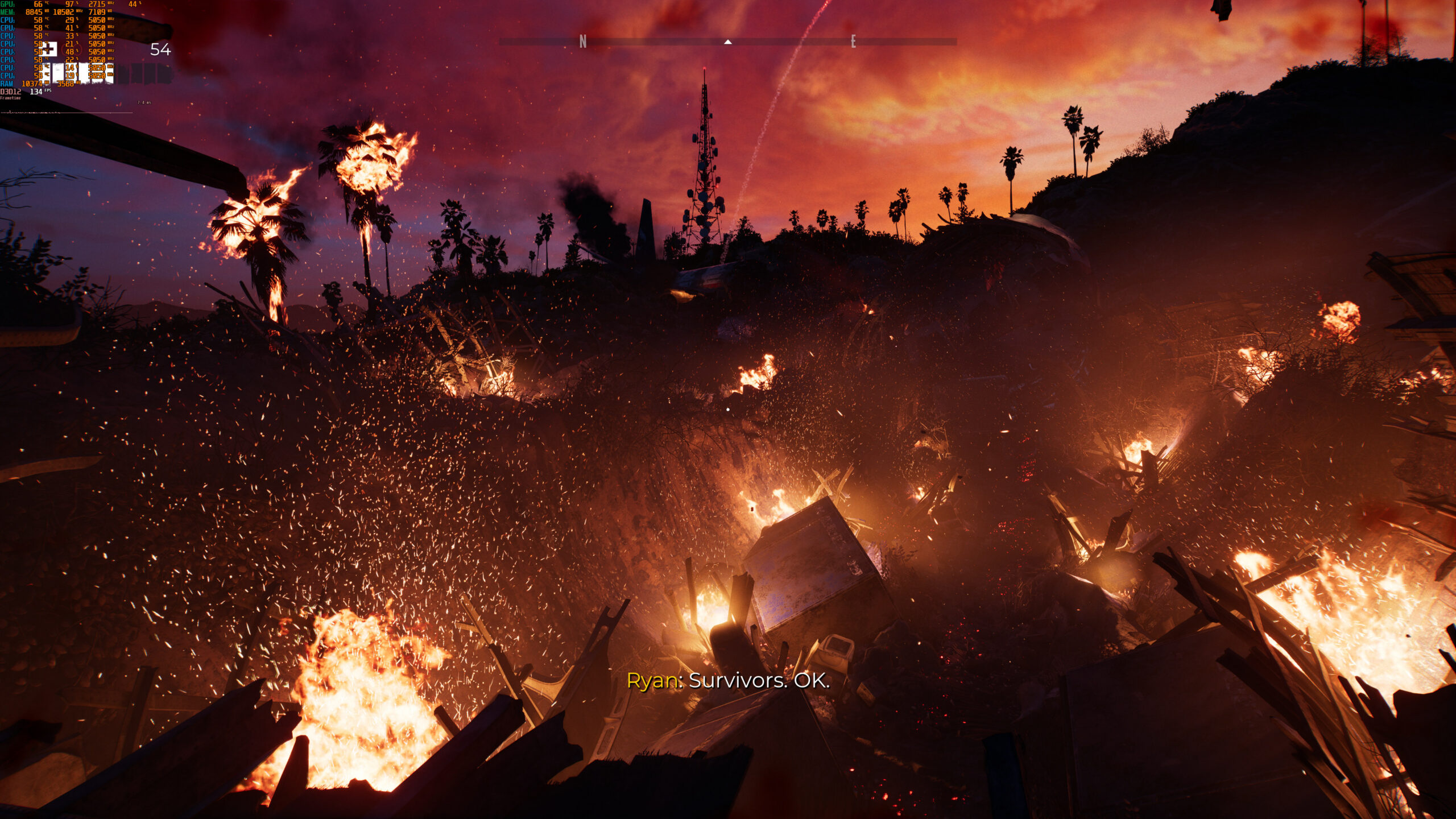
Task: Click the medkit cross health icon
Action: click(50, 49)
